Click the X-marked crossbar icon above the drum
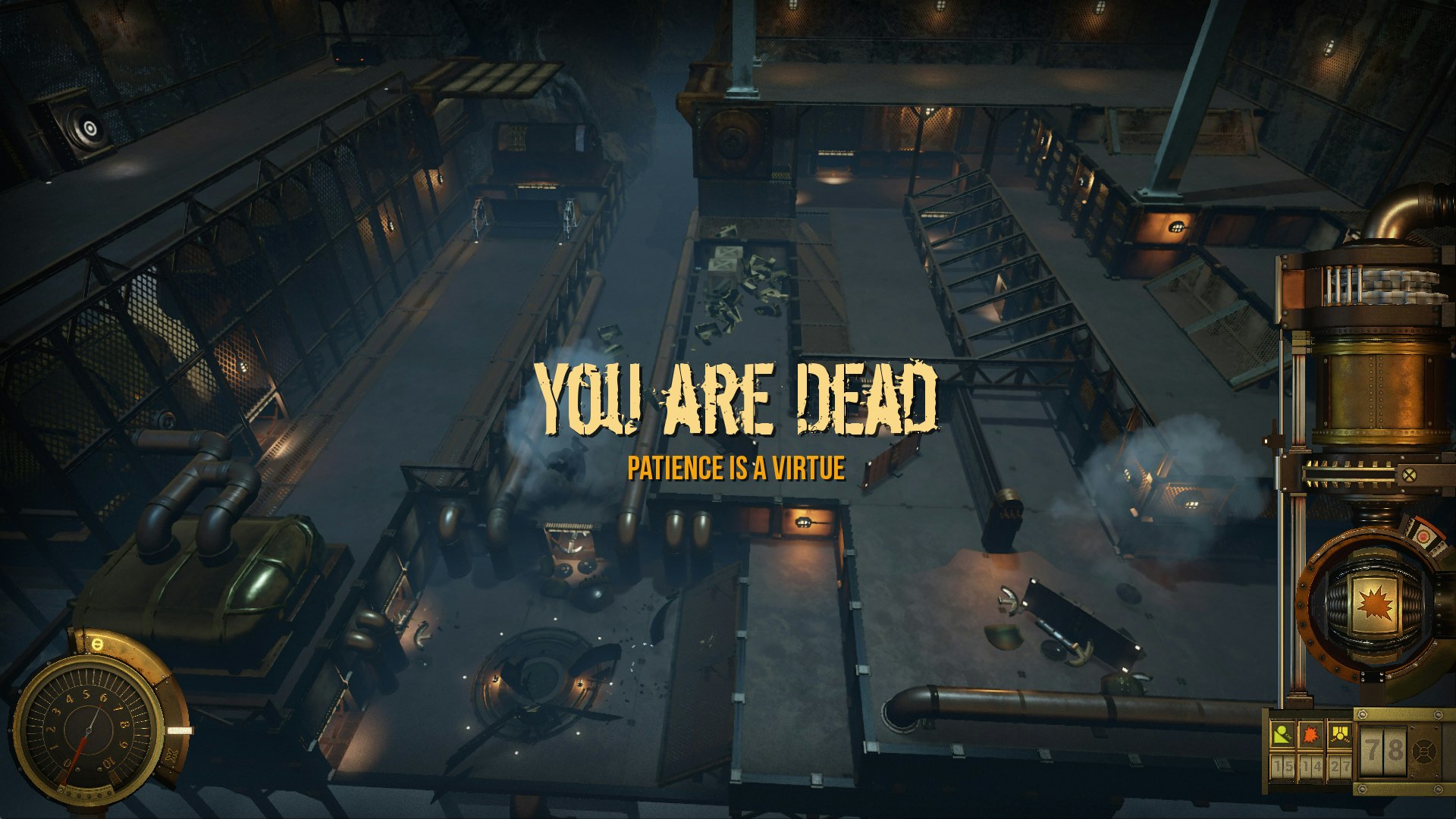 (1409, 475)
